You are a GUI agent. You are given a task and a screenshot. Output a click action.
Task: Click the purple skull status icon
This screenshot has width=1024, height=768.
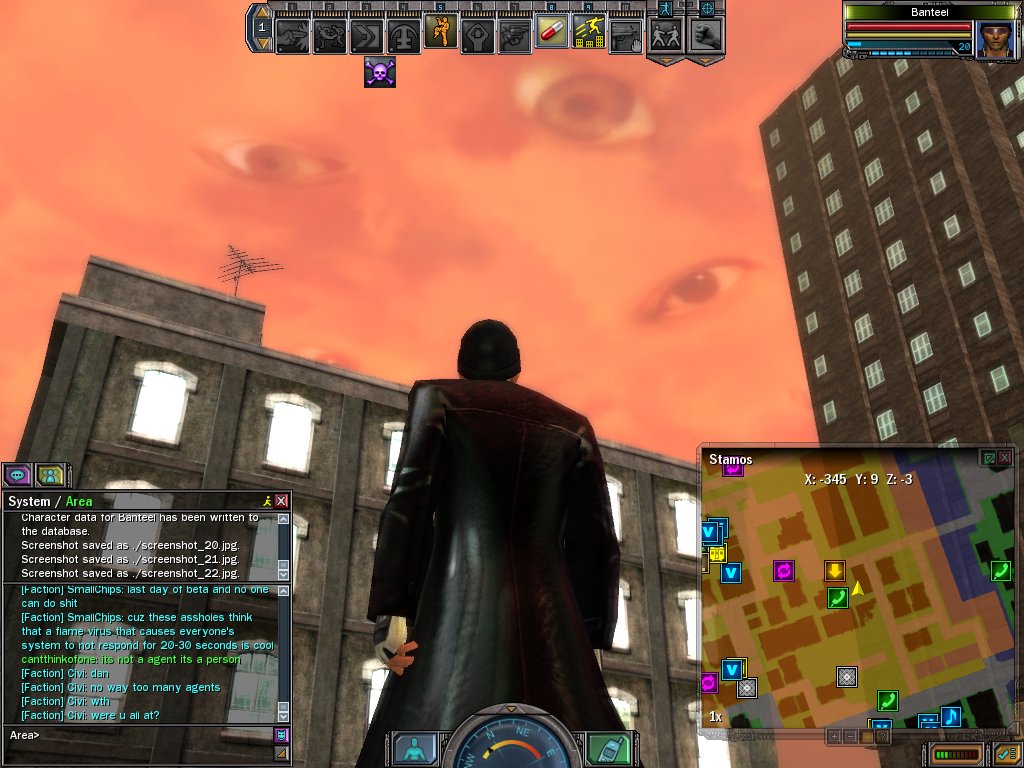(x=380, y=72)
